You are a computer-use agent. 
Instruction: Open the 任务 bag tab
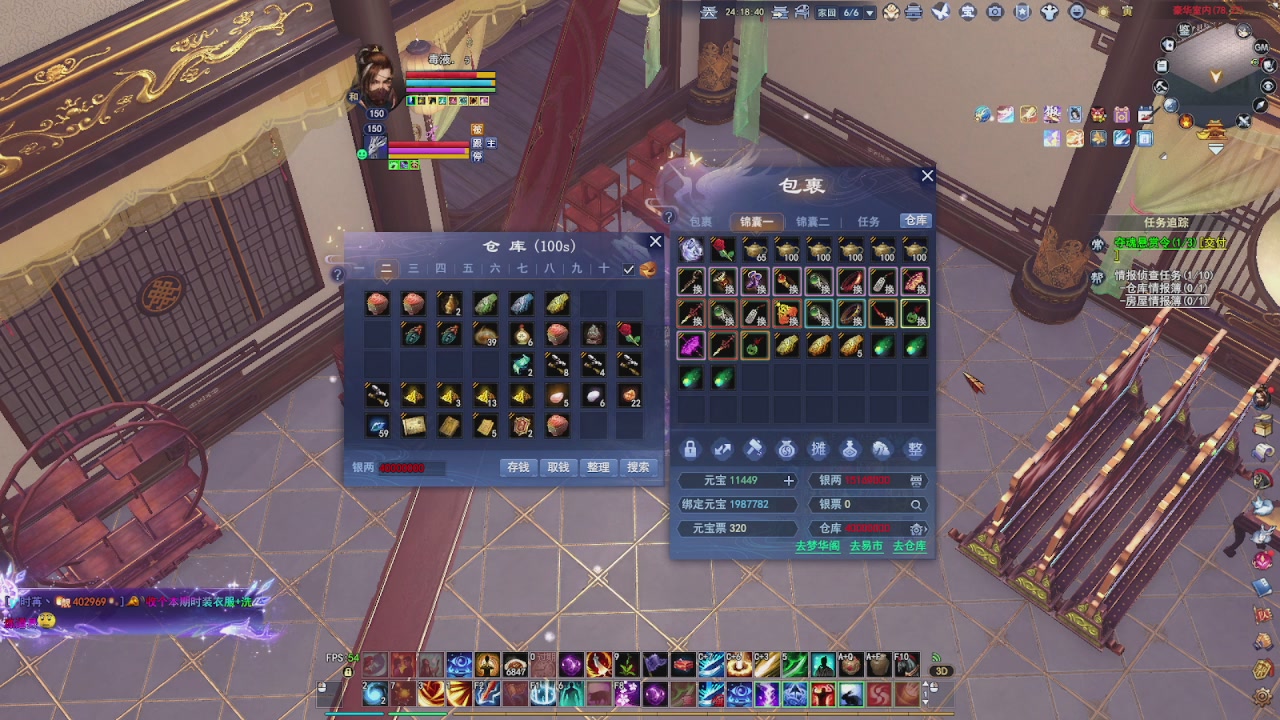tap(868, 222)
